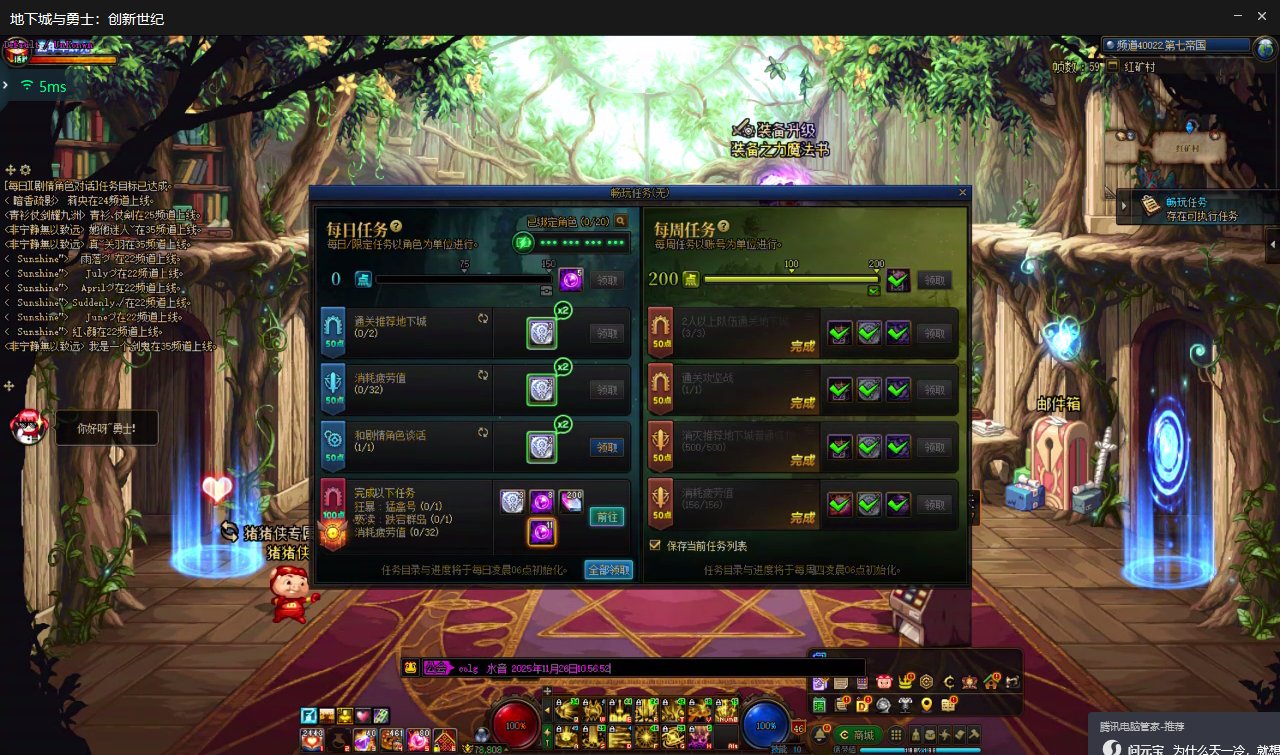1280x755 pixels.
Task: Click the 前往 go-to button
Action: (x=606, y=517)
